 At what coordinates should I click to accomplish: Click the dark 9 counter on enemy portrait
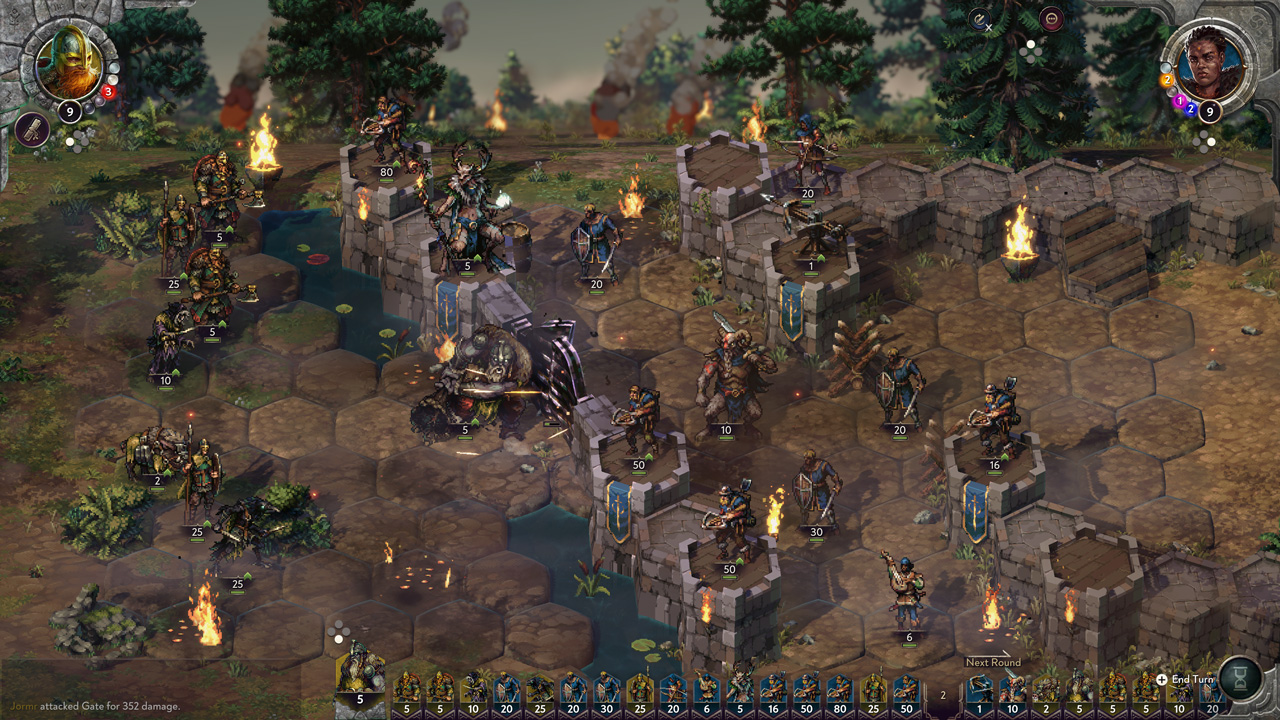point(1210,111)
